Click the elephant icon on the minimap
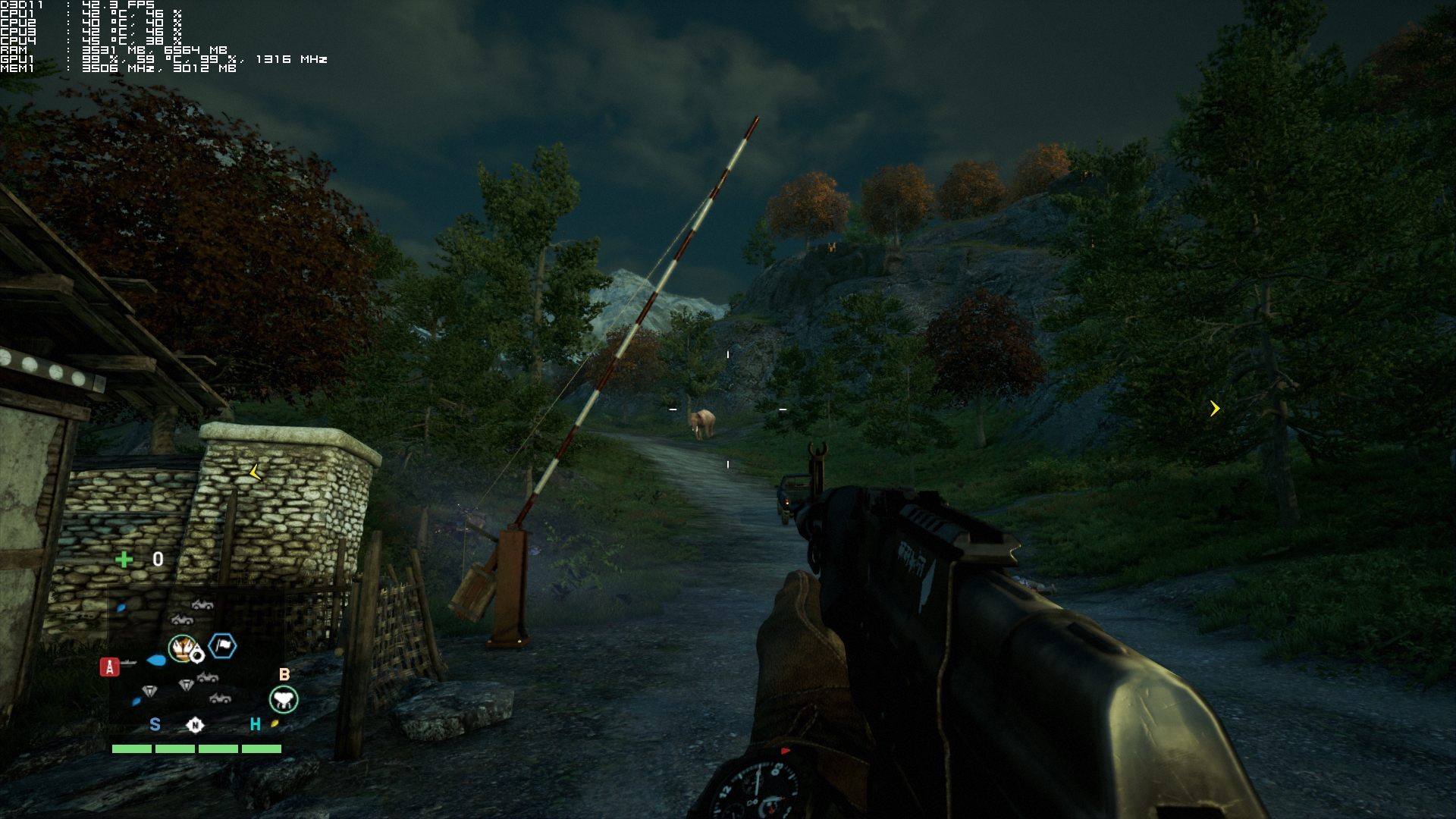The width and height of the screenshot is (1456, 819). coord(284,699)
